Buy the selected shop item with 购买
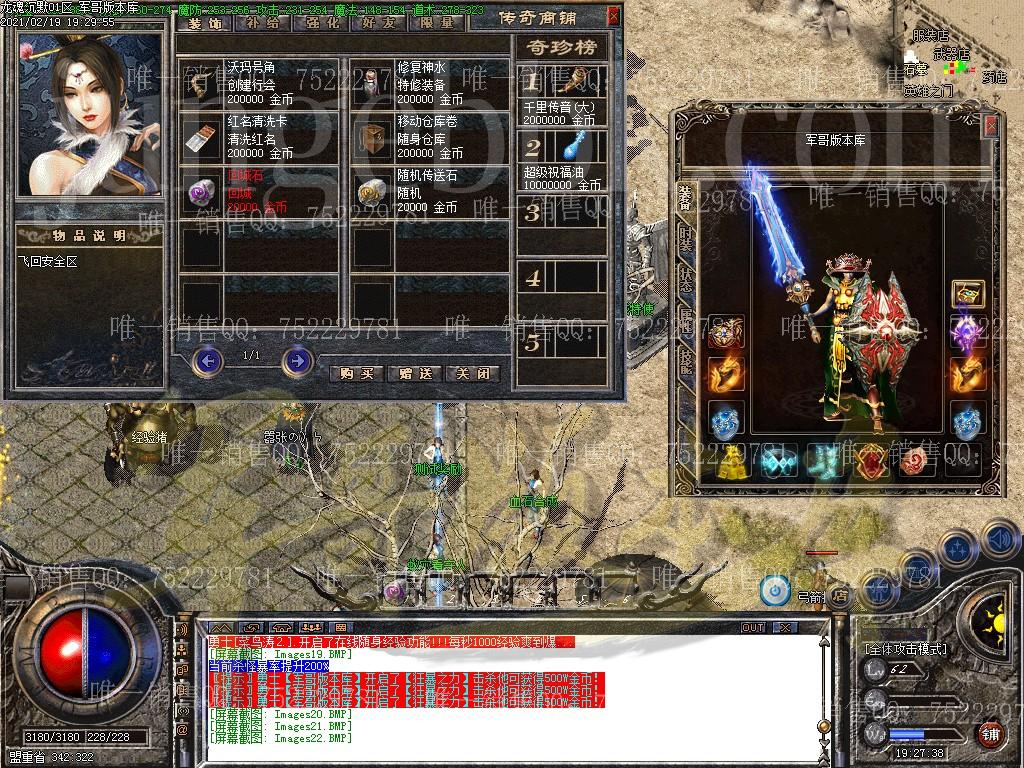Screen dimensions: 1024x768 [x=356, y=373]
